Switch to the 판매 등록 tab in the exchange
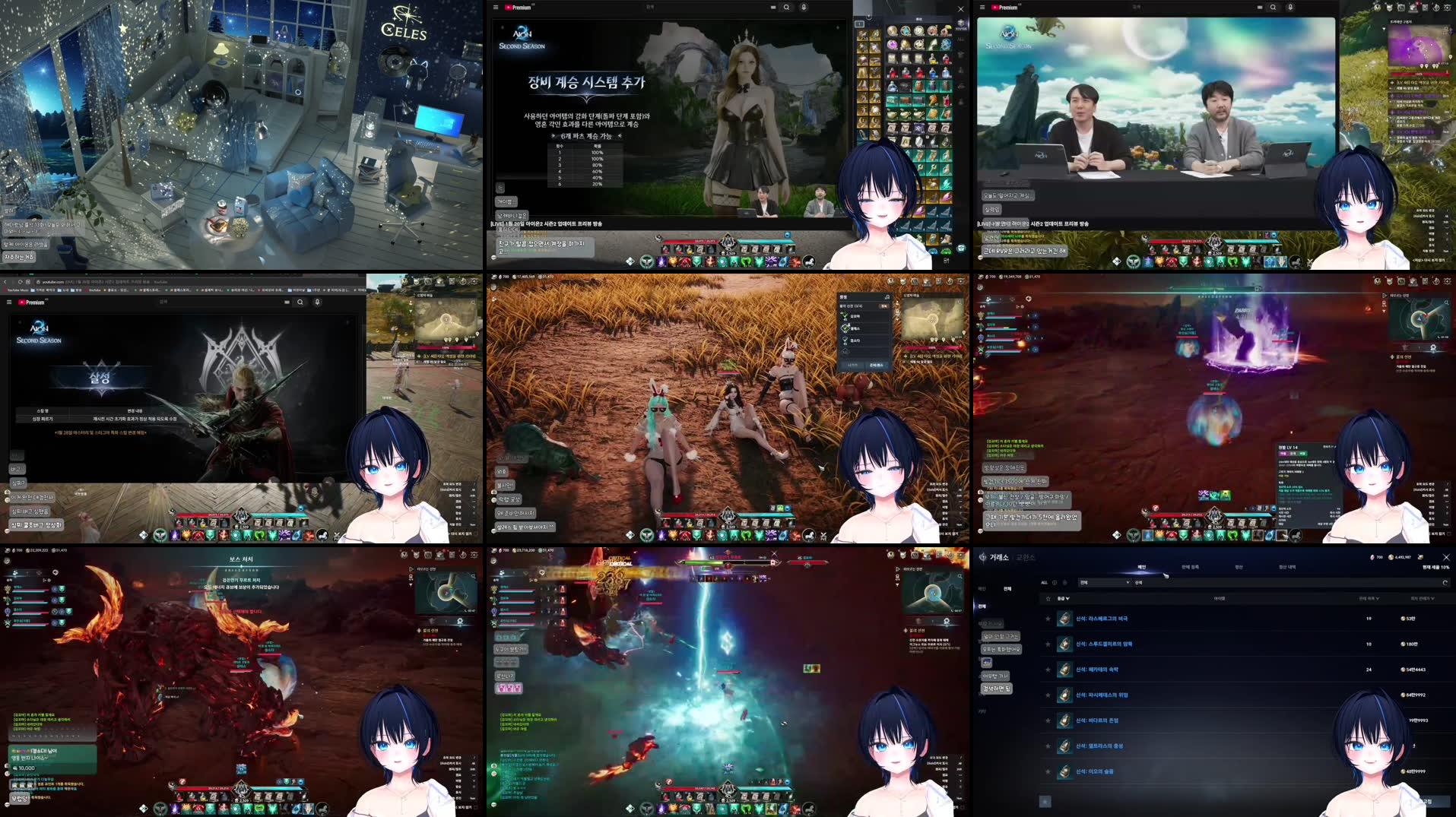The width and height of the screenshot is (1456, 817). point(1191,567)
